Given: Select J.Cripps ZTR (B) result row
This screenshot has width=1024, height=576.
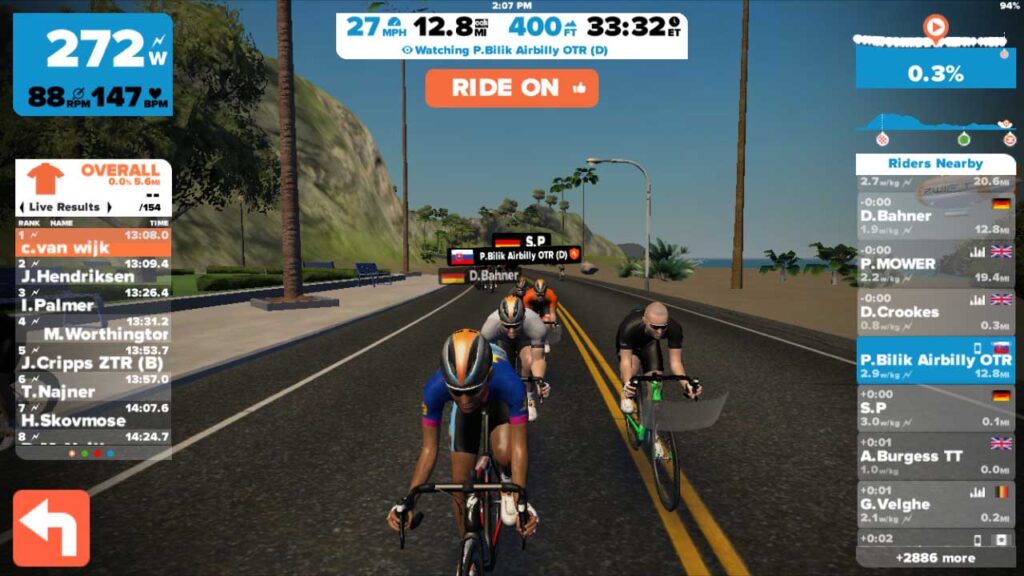Looking at the screenshot, I should tap(93, 357).
